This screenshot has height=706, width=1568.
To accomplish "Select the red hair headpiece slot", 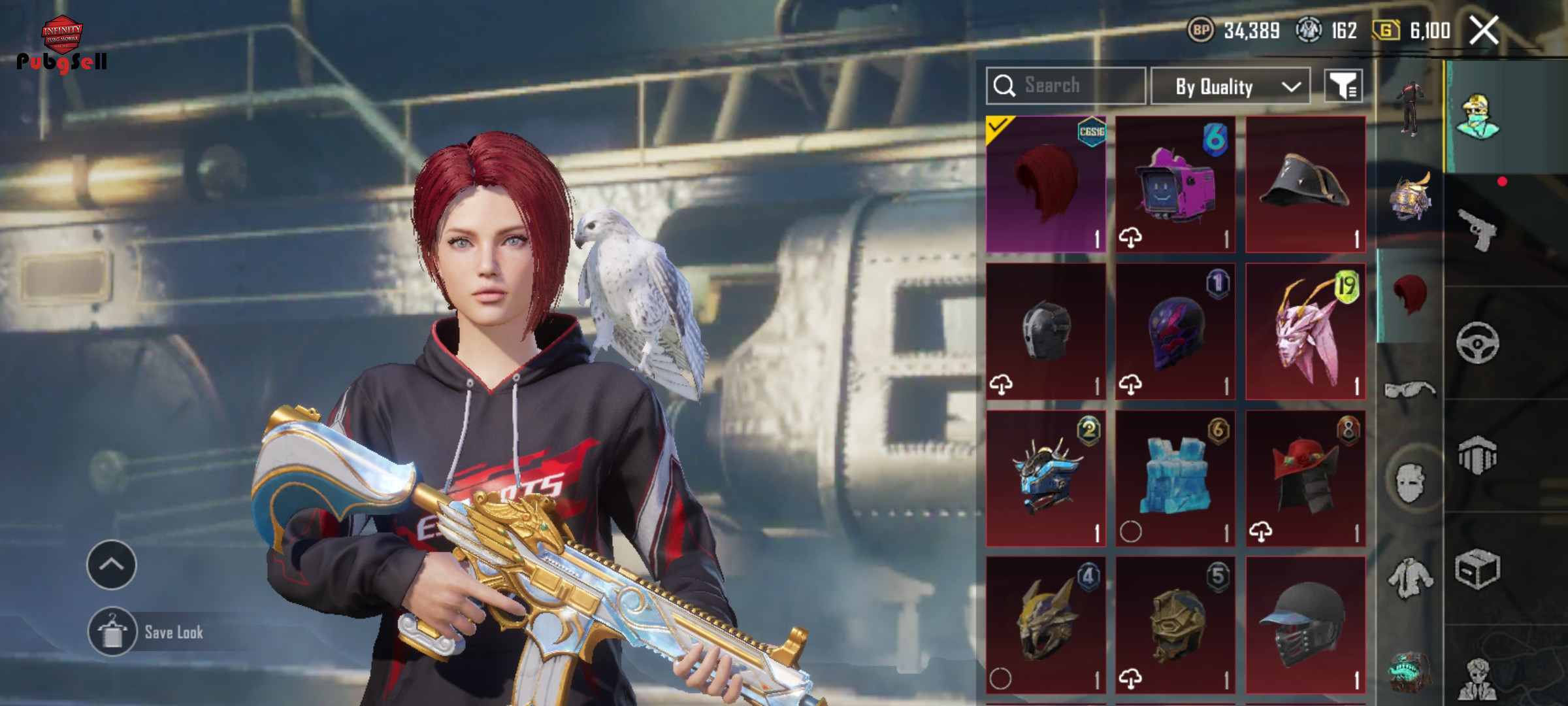I will coord(1046,184).
